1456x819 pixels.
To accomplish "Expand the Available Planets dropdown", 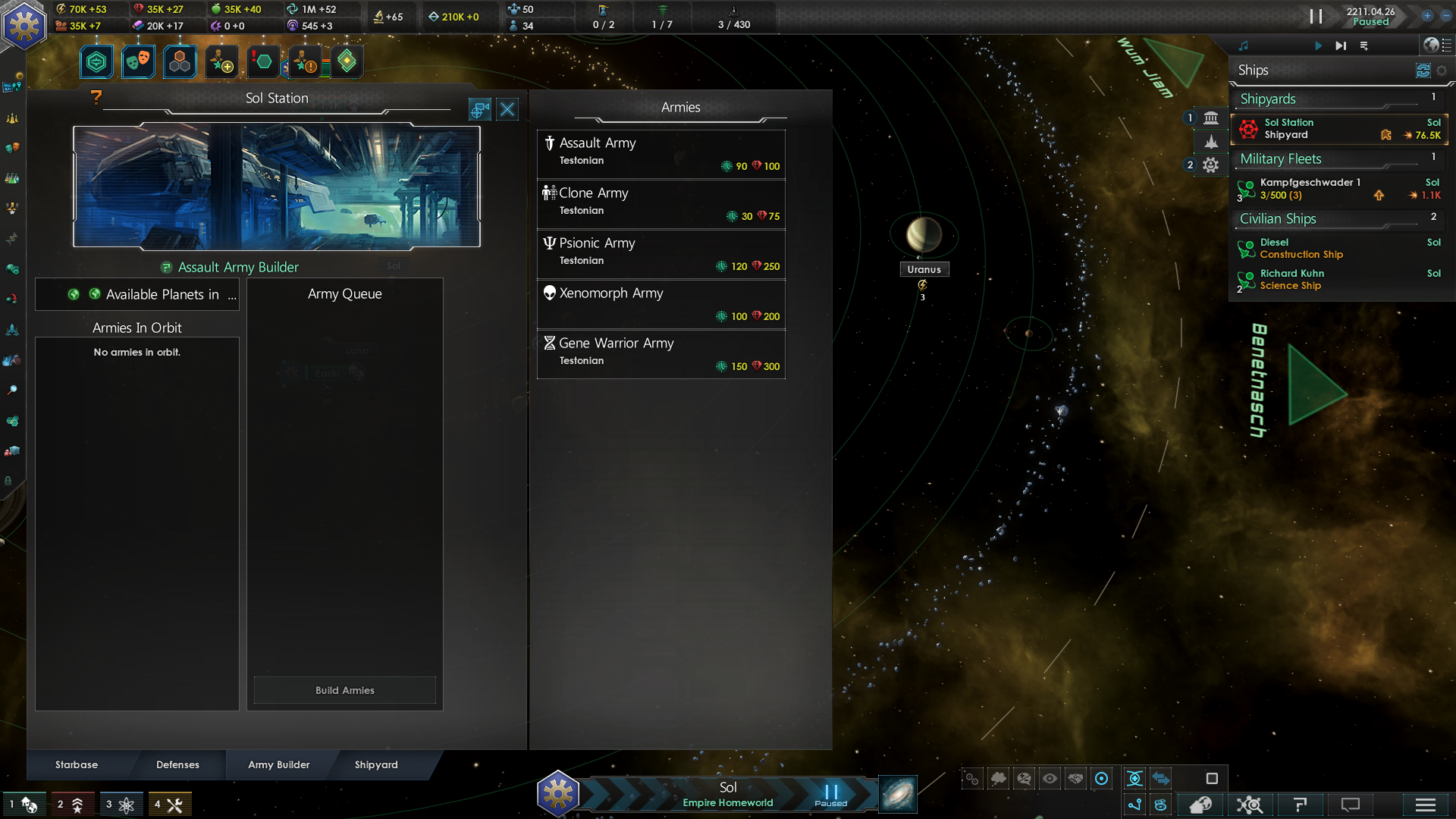I will pos(137,294).
